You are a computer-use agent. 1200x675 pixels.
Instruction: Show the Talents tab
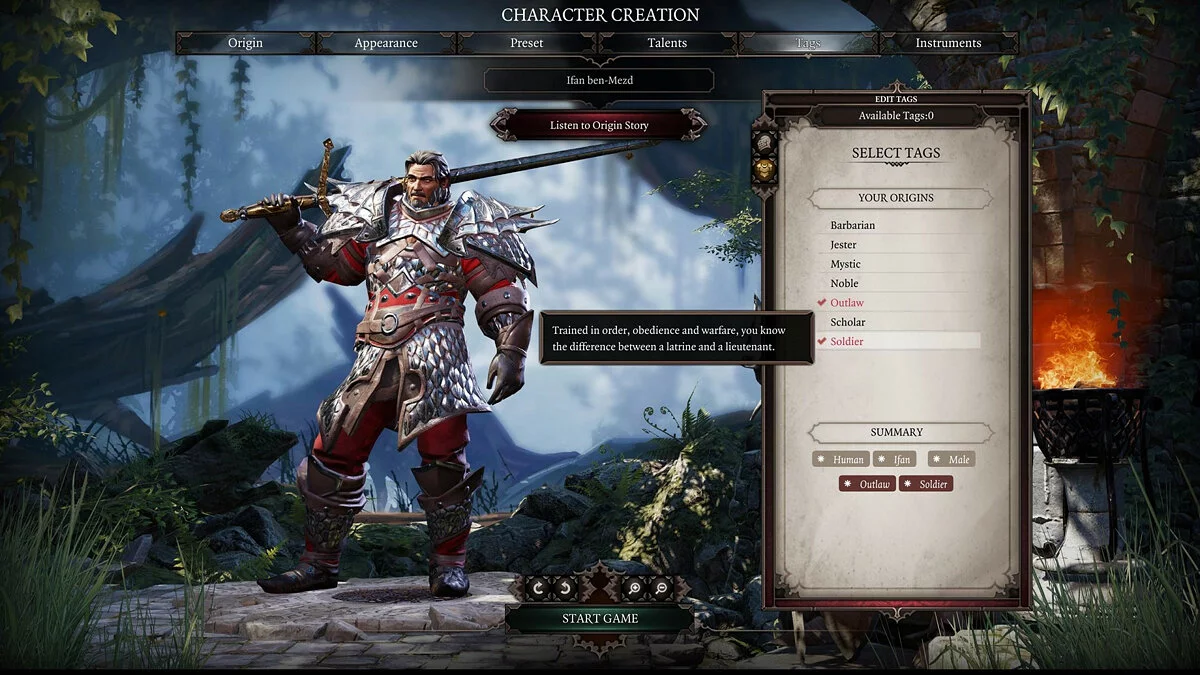point(667,43)
